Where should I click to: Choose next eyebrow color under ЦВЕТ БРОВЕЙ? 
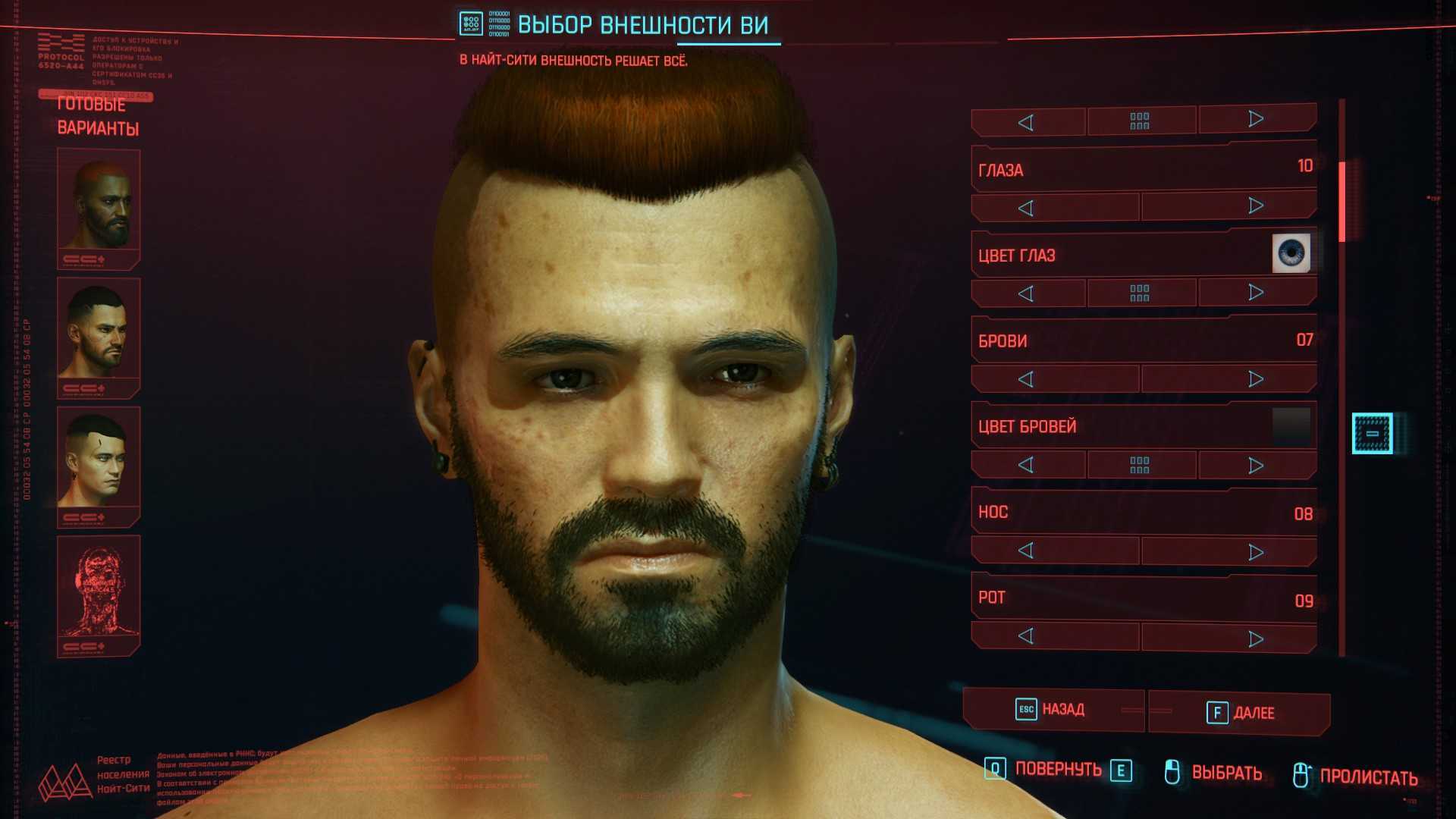click(x=1256, y=465)
